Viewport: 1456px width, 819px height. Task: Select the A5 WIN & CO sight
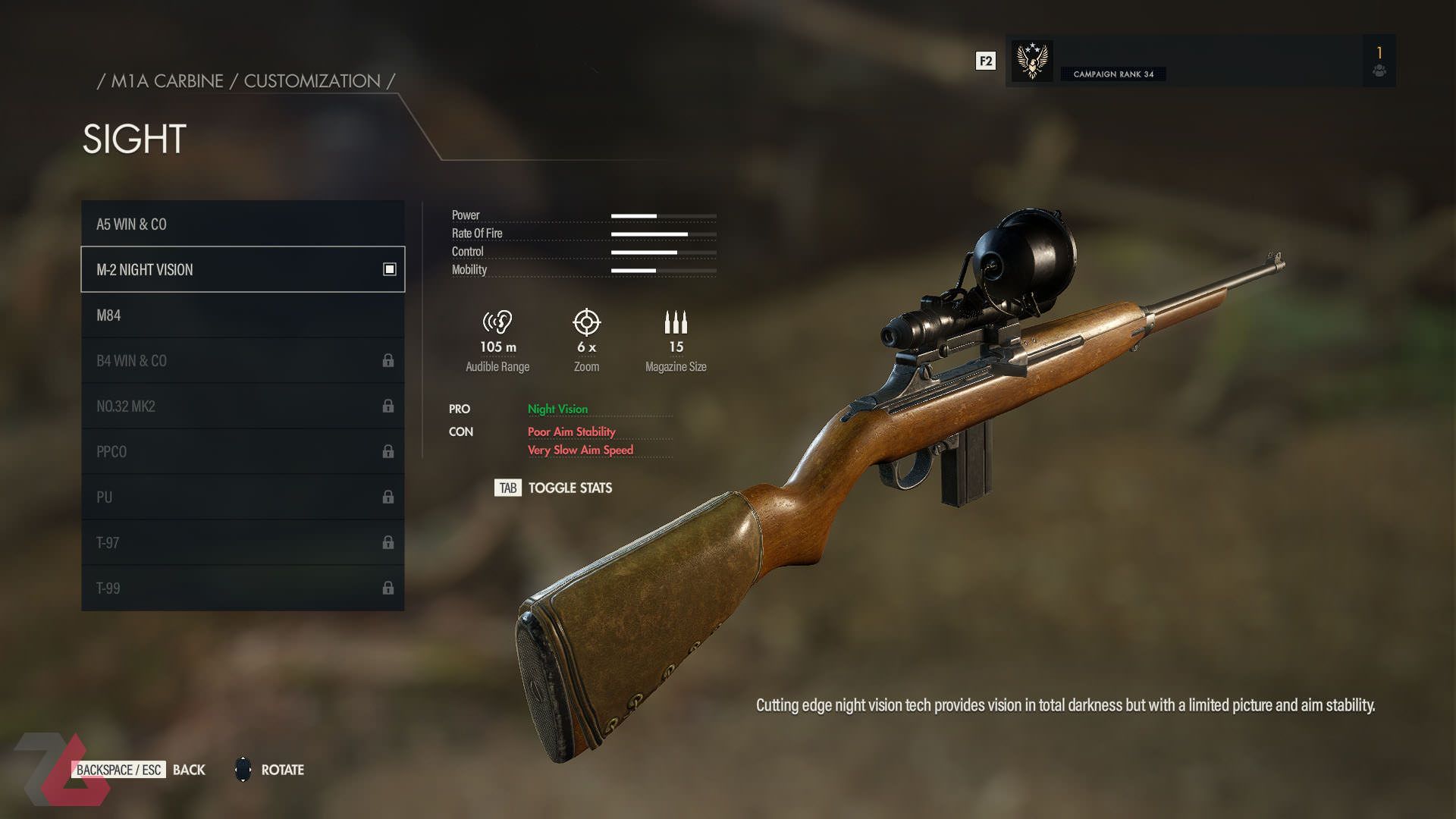pyautogui.click(x=242, y=224)
